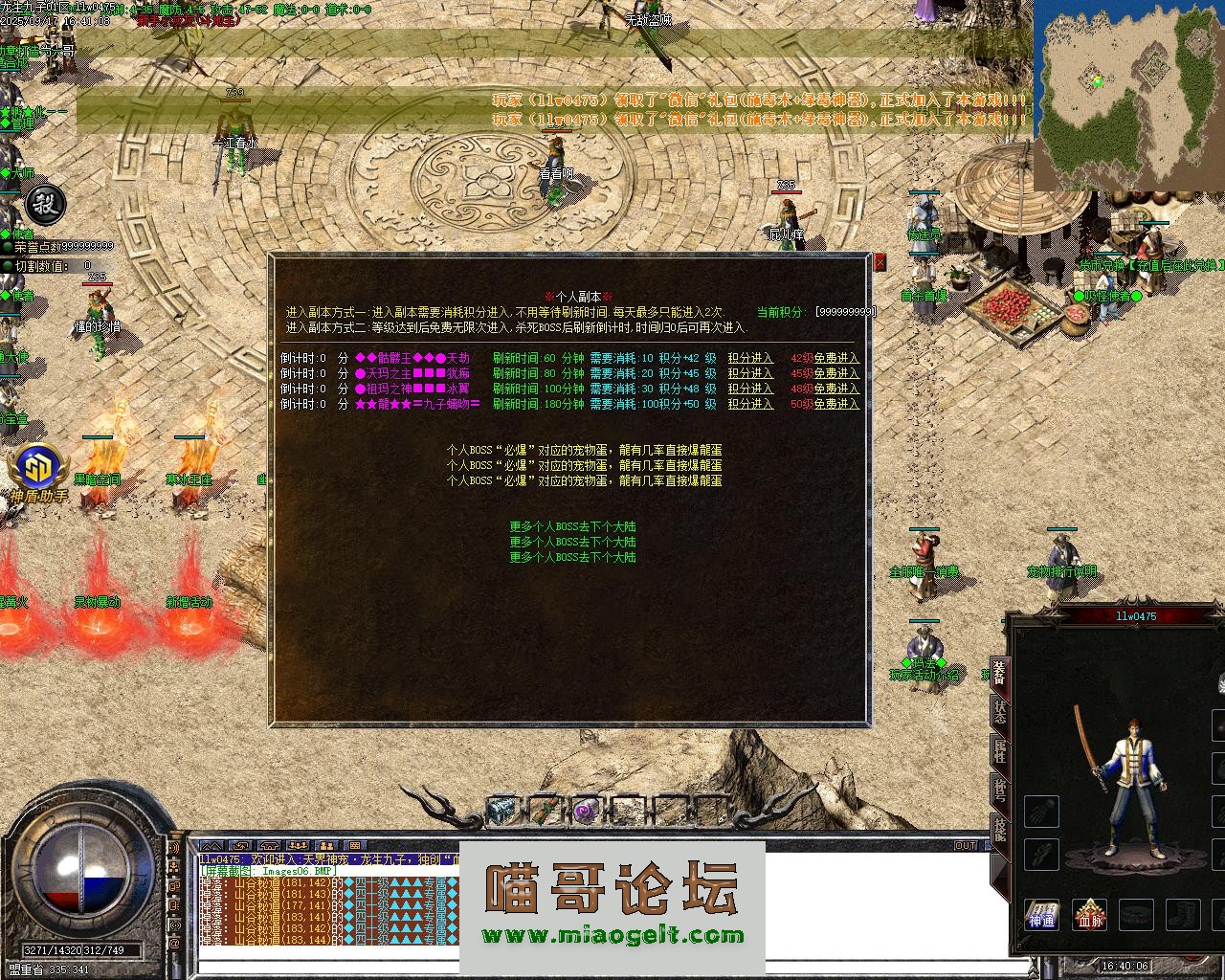The image size is (1225, 980).
Task: Open the 神通 scroll slot
Action: tap(1041, 915)
